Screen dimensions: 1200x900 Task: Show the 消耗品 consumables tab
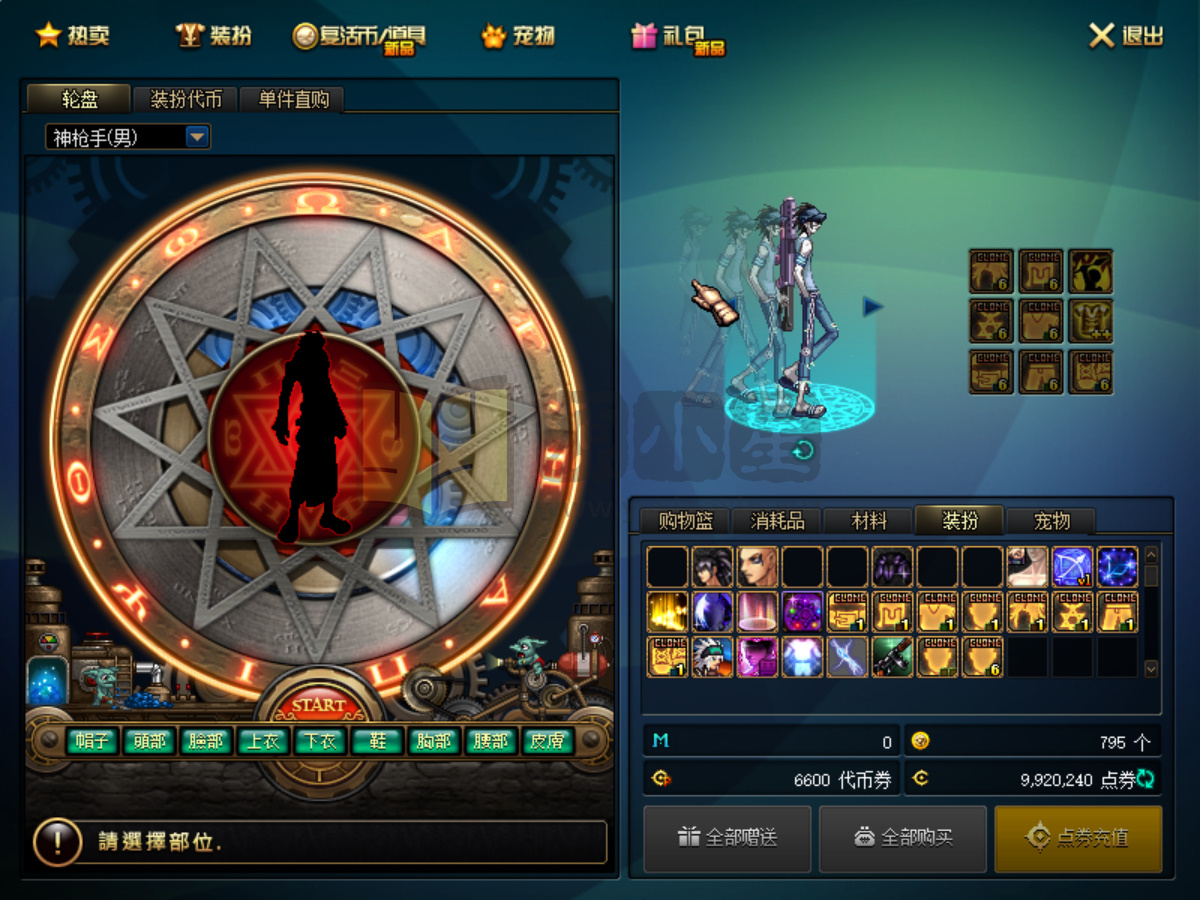coord(776,521)
